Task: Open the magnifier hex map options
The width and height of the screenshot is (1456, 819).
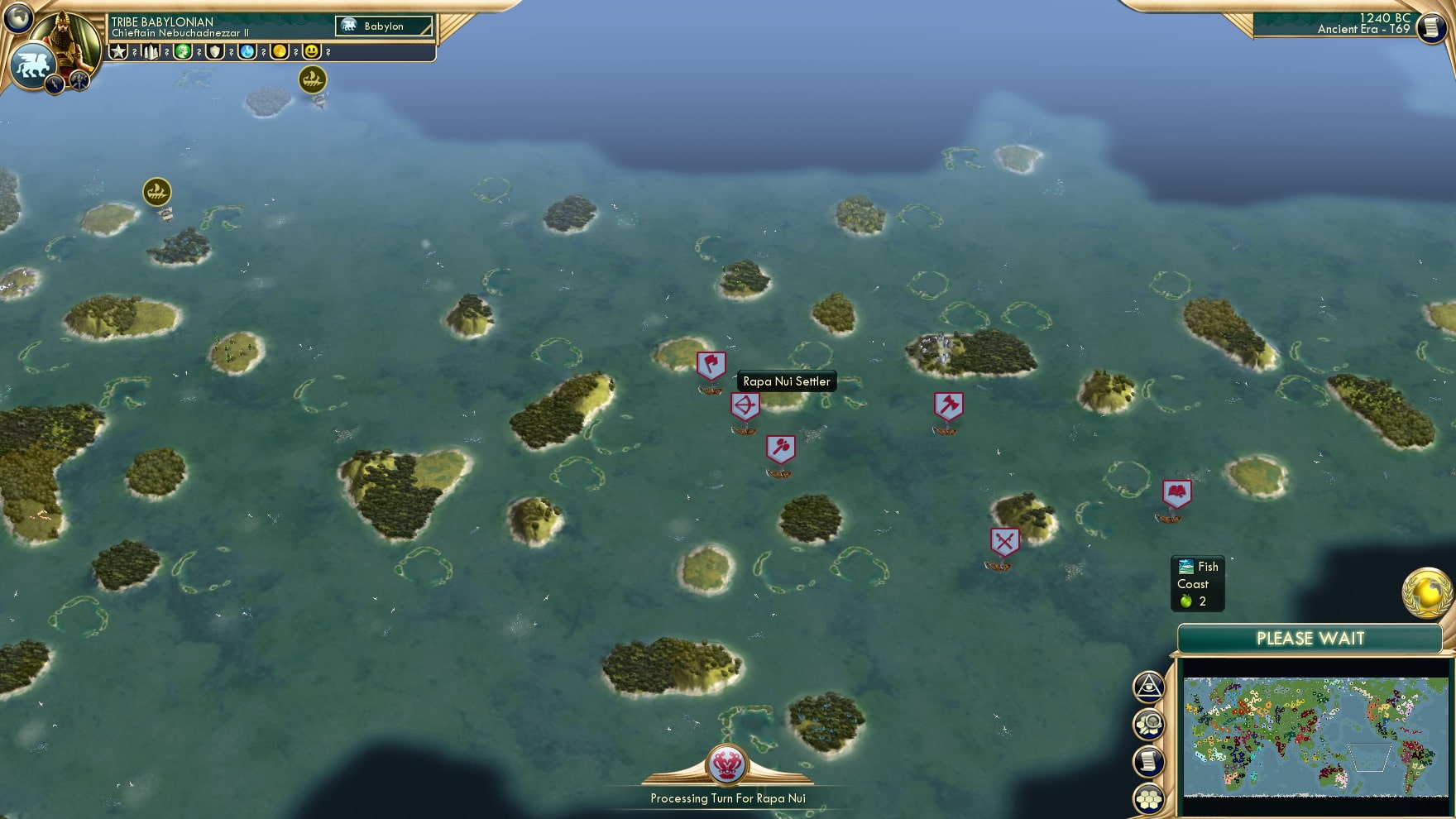Action: pos(1149,724)
